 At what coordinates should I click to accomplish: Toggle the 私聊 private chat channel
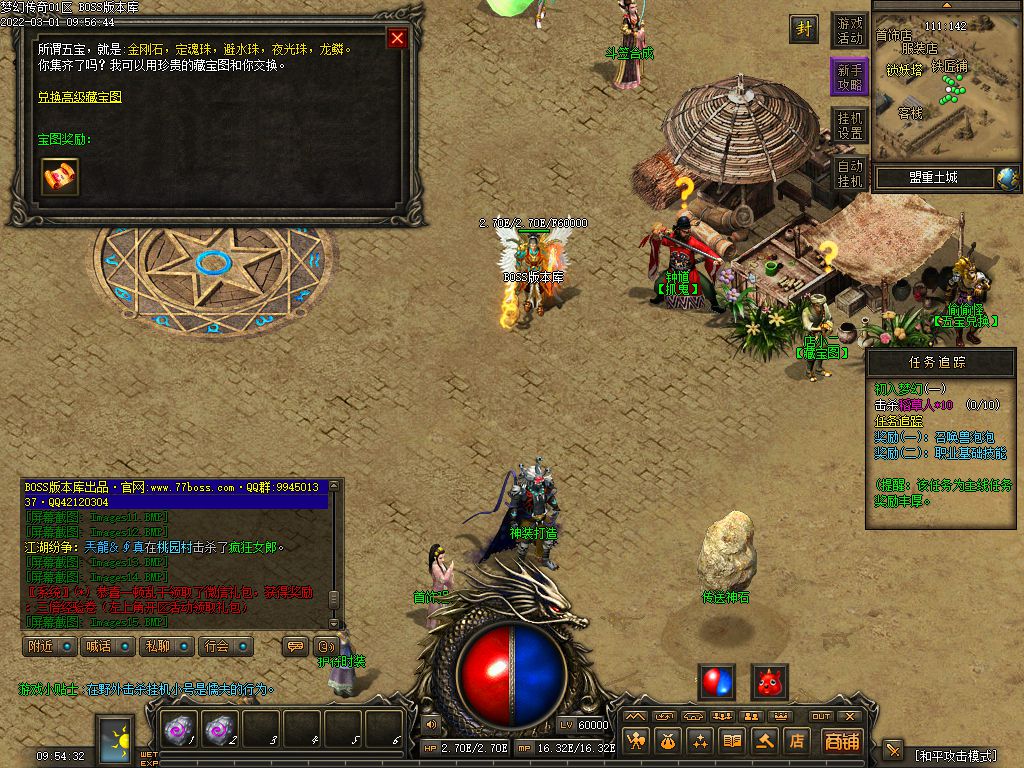pos(164,646)
